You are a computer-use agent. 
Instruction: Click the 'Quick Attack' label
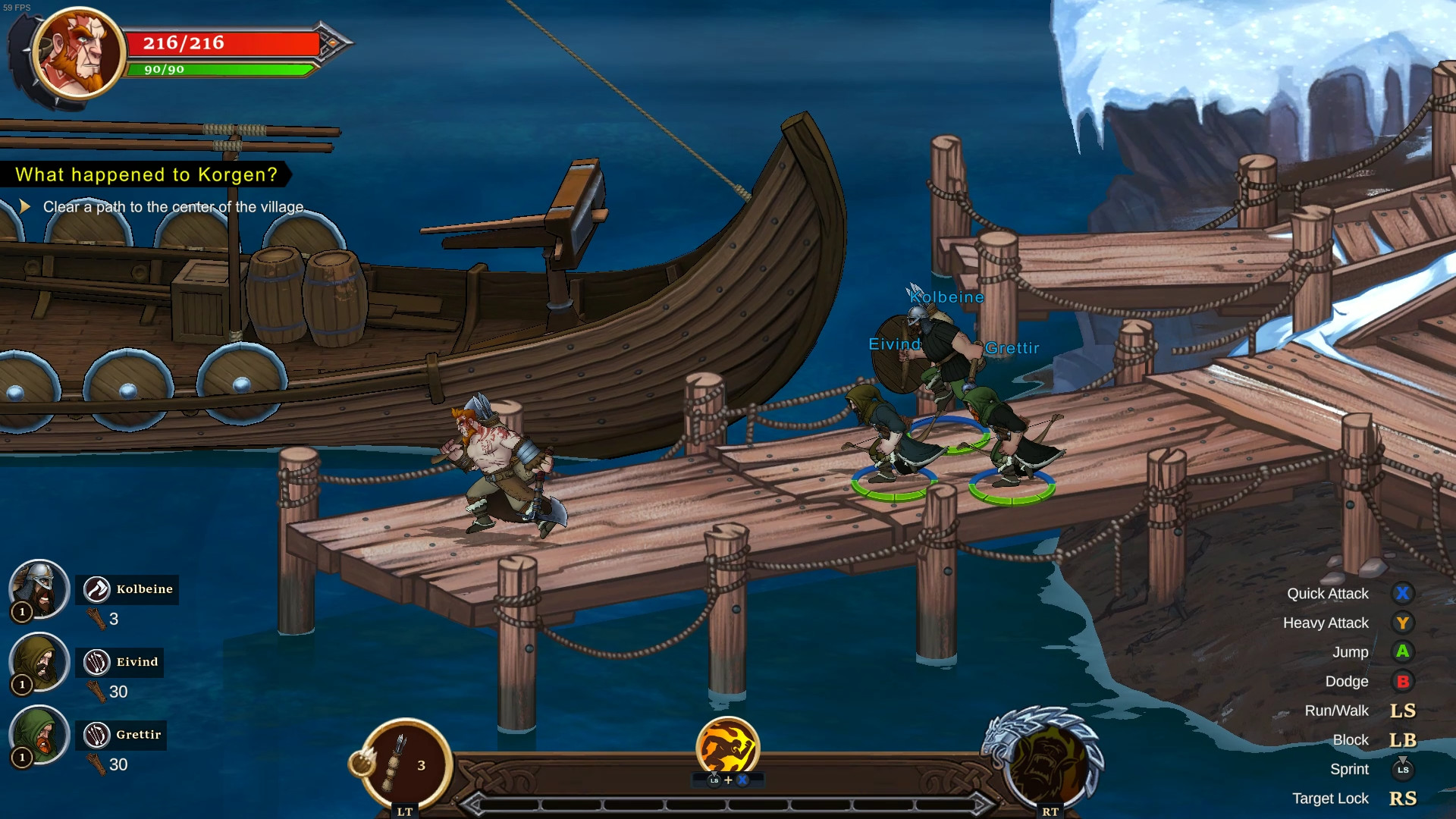1328,595
